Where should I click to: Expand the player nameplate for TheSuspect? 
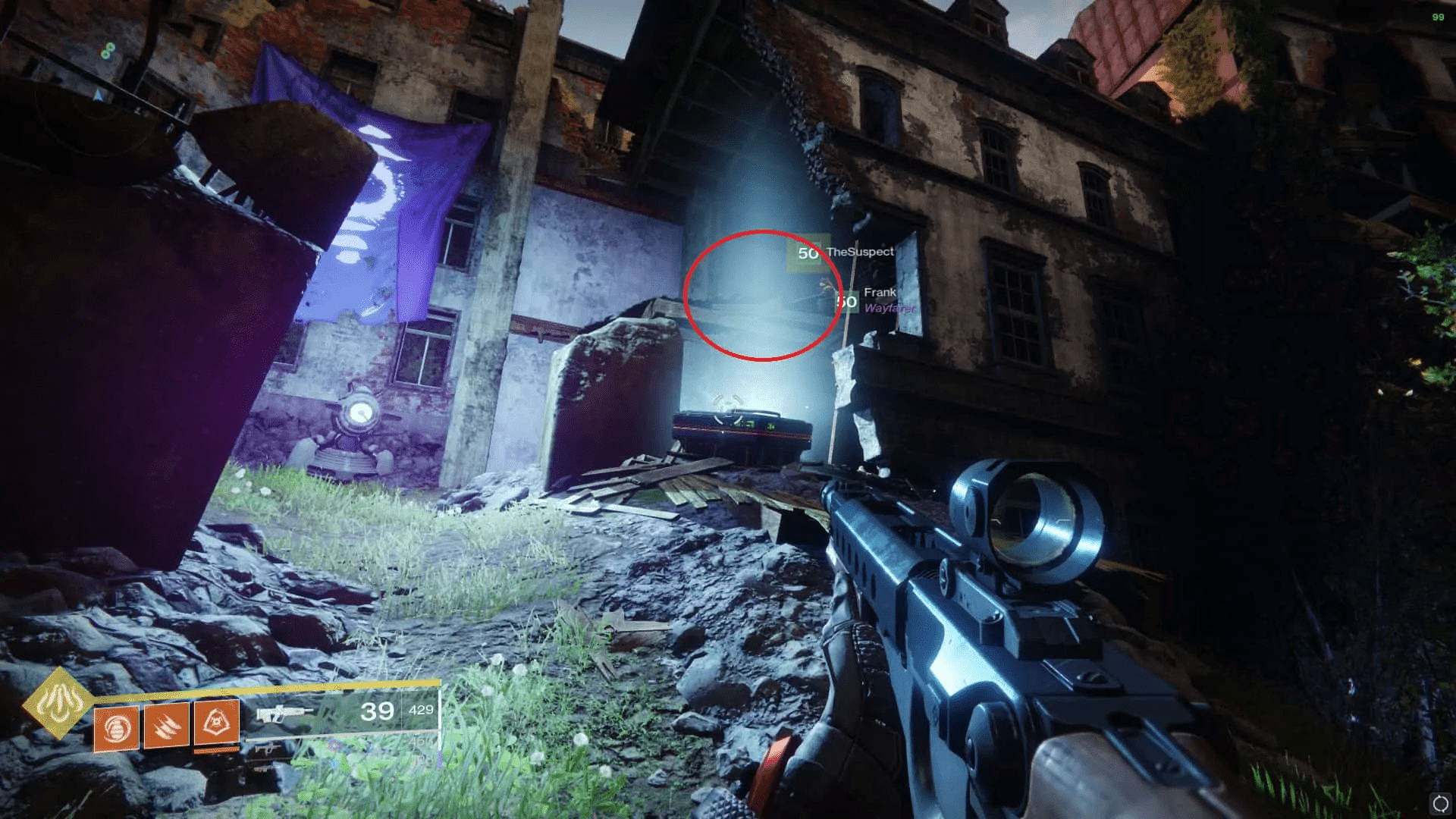pos(860,253)
